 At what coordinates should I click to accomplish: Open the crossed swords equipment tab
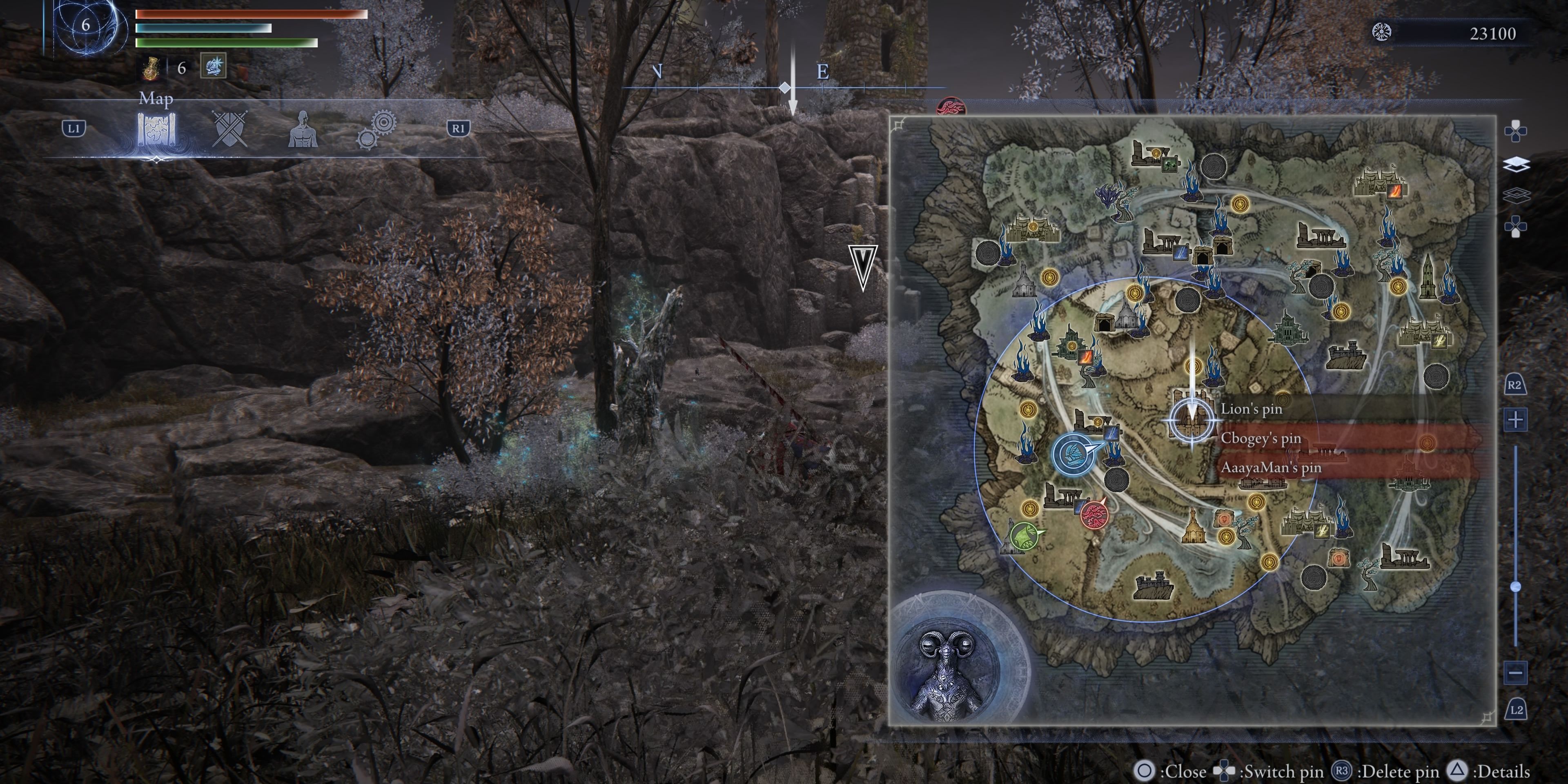click(229, 129)
